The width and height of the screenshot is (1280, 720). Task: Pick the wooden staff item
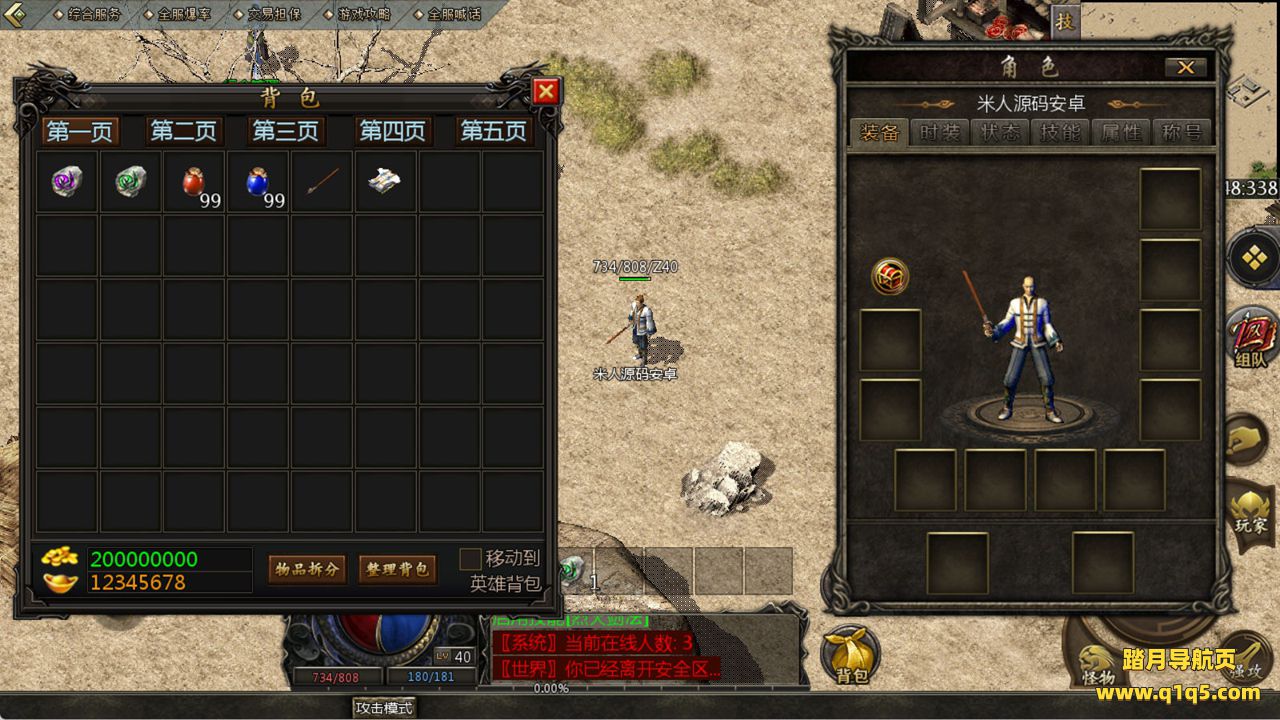tap(322, 182)
